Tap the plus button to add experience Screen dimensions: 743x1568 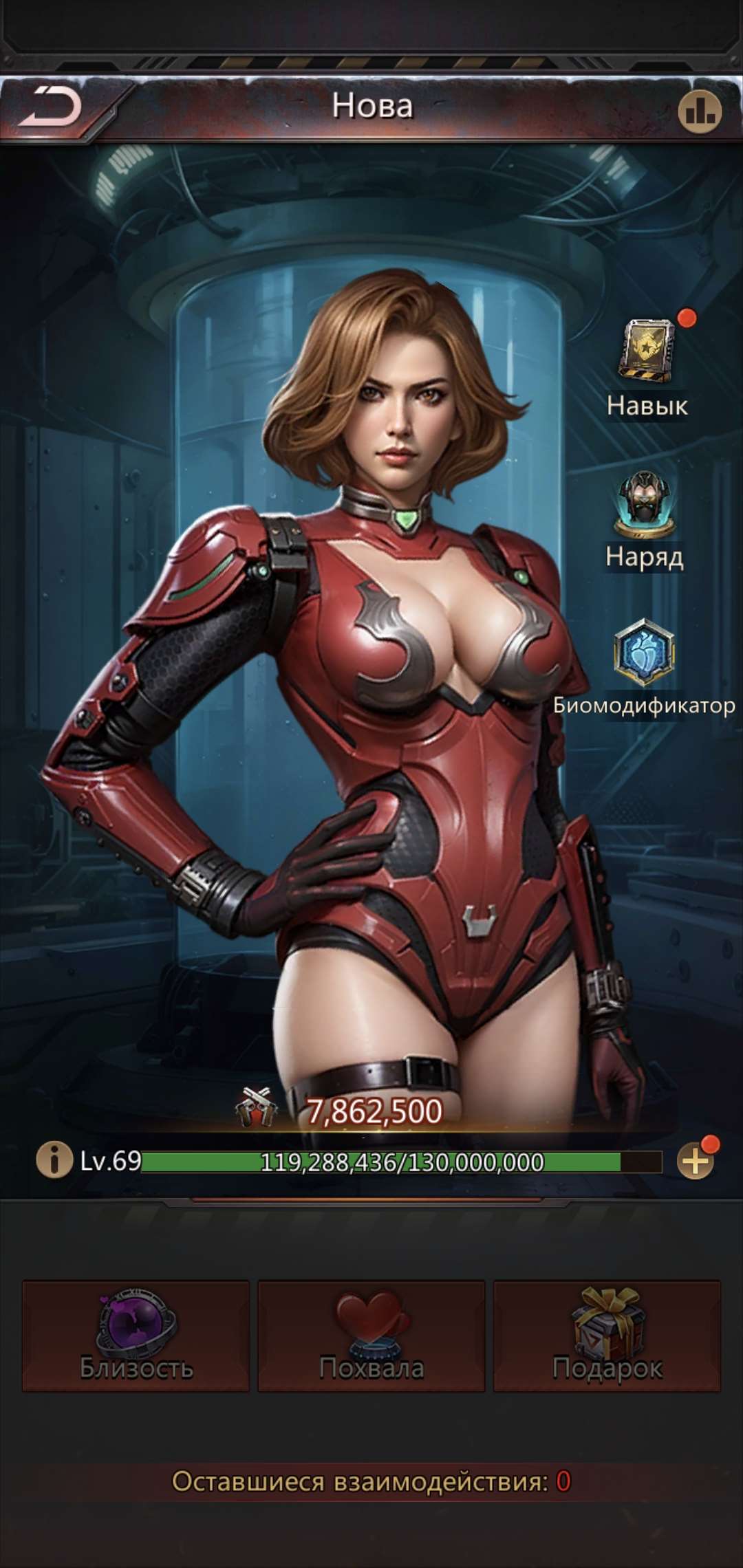pos(696,1161)
